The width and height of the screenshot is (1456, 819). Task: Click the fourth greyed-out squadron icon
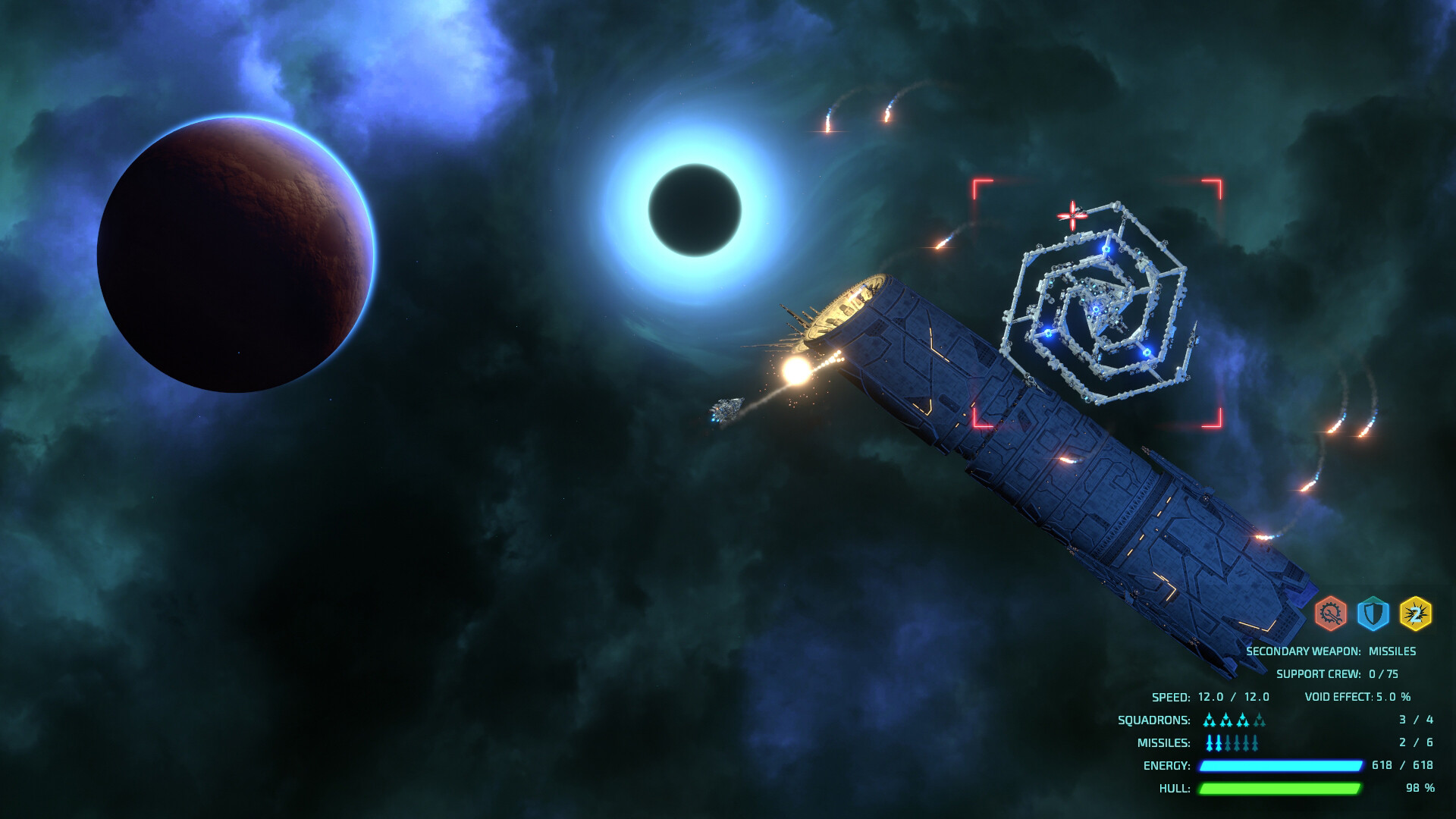coord(1259,721)
